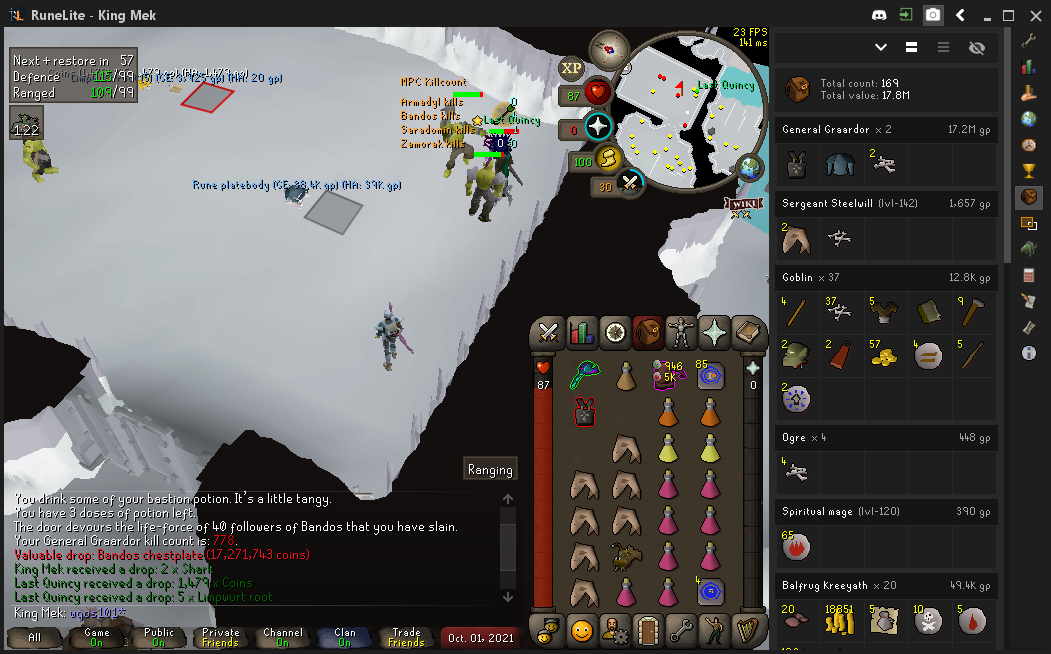Open the Worn Equipment tab
The image size is (1051, 654).
point(681,333)
